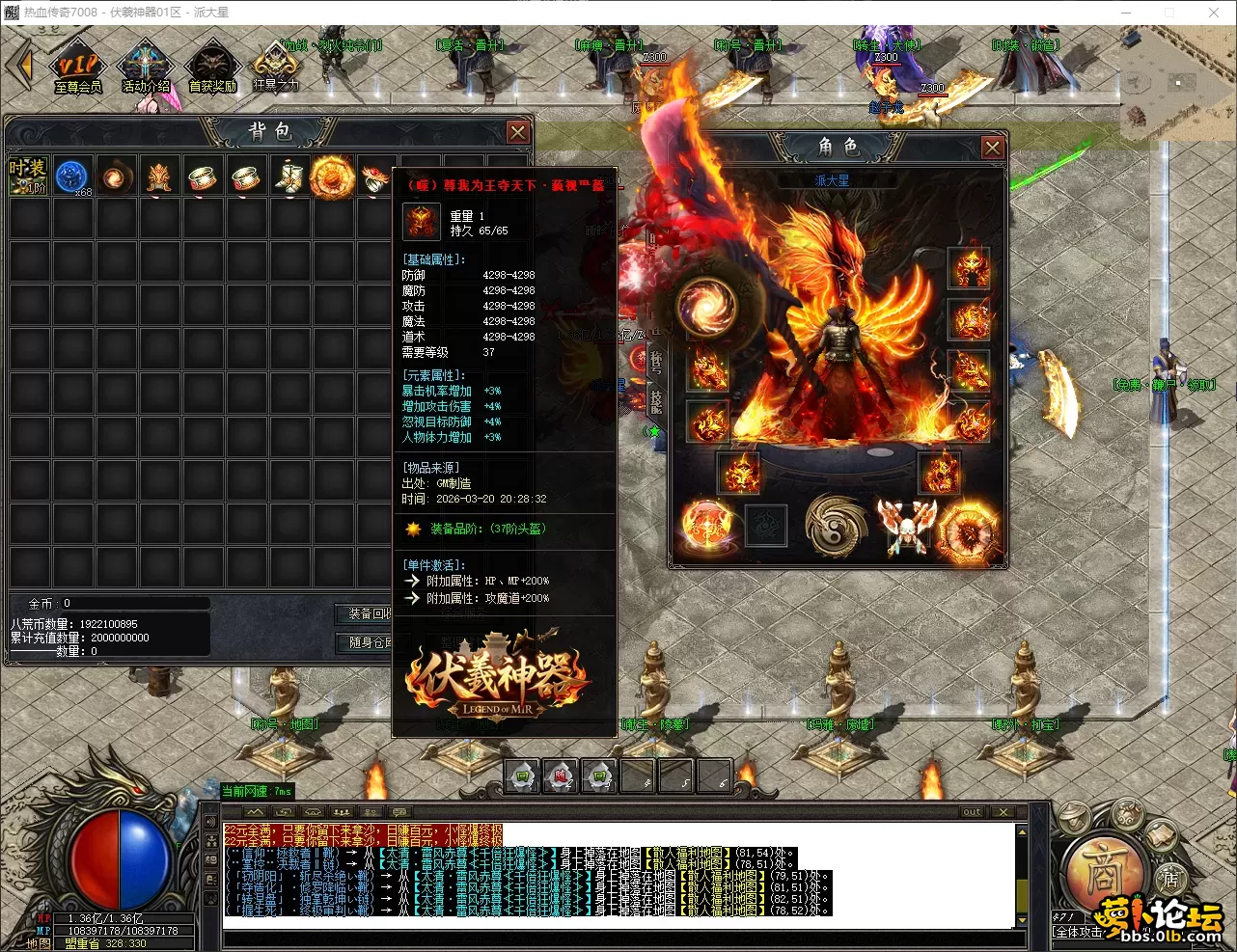Activate the 狂暴之力 icon
The height and width of the screenshot is (952, 1237).
(276, 68)
